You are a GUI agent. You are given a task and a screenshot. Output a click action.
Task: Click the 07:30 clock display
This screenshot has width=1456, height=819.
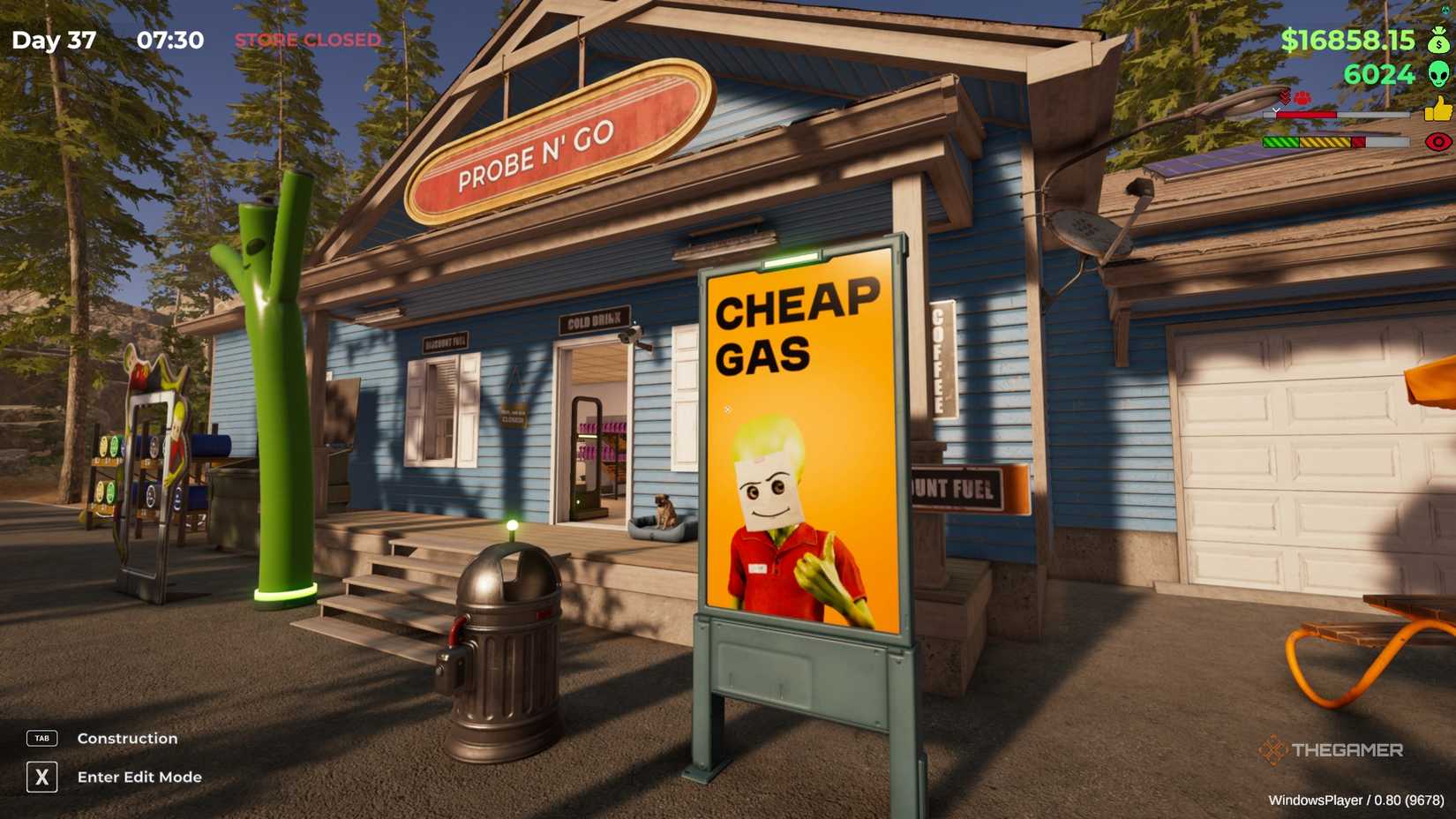click(170, 40)
